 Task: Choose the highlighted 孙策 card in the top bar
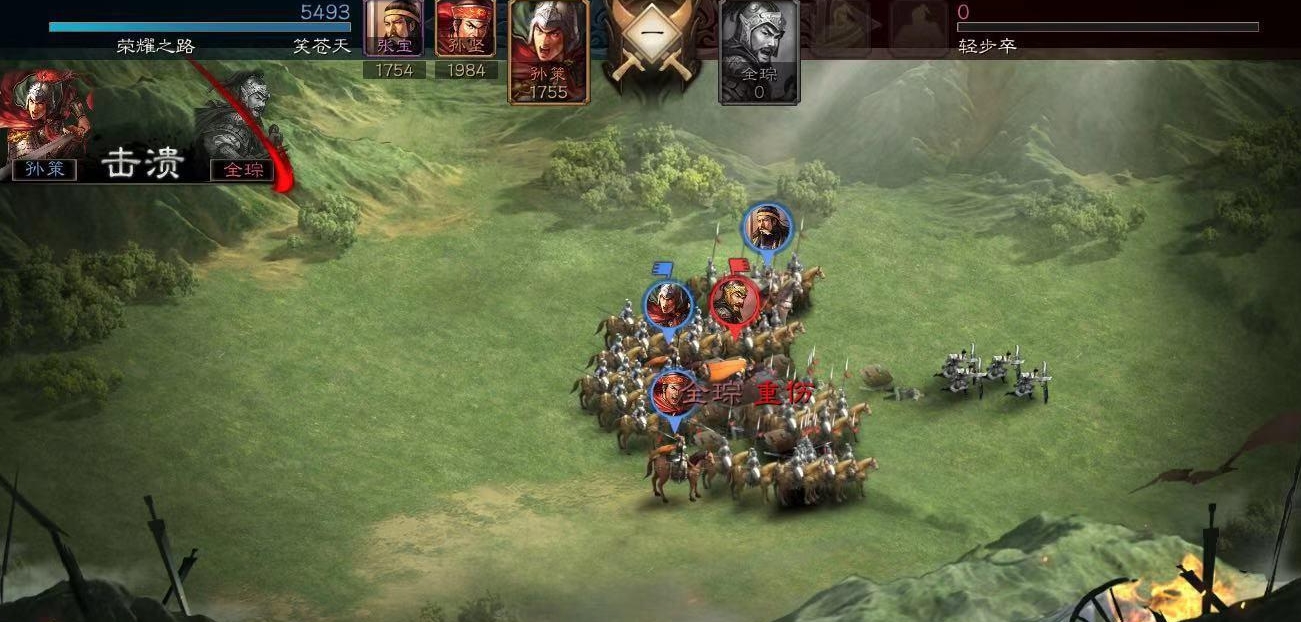548,50
